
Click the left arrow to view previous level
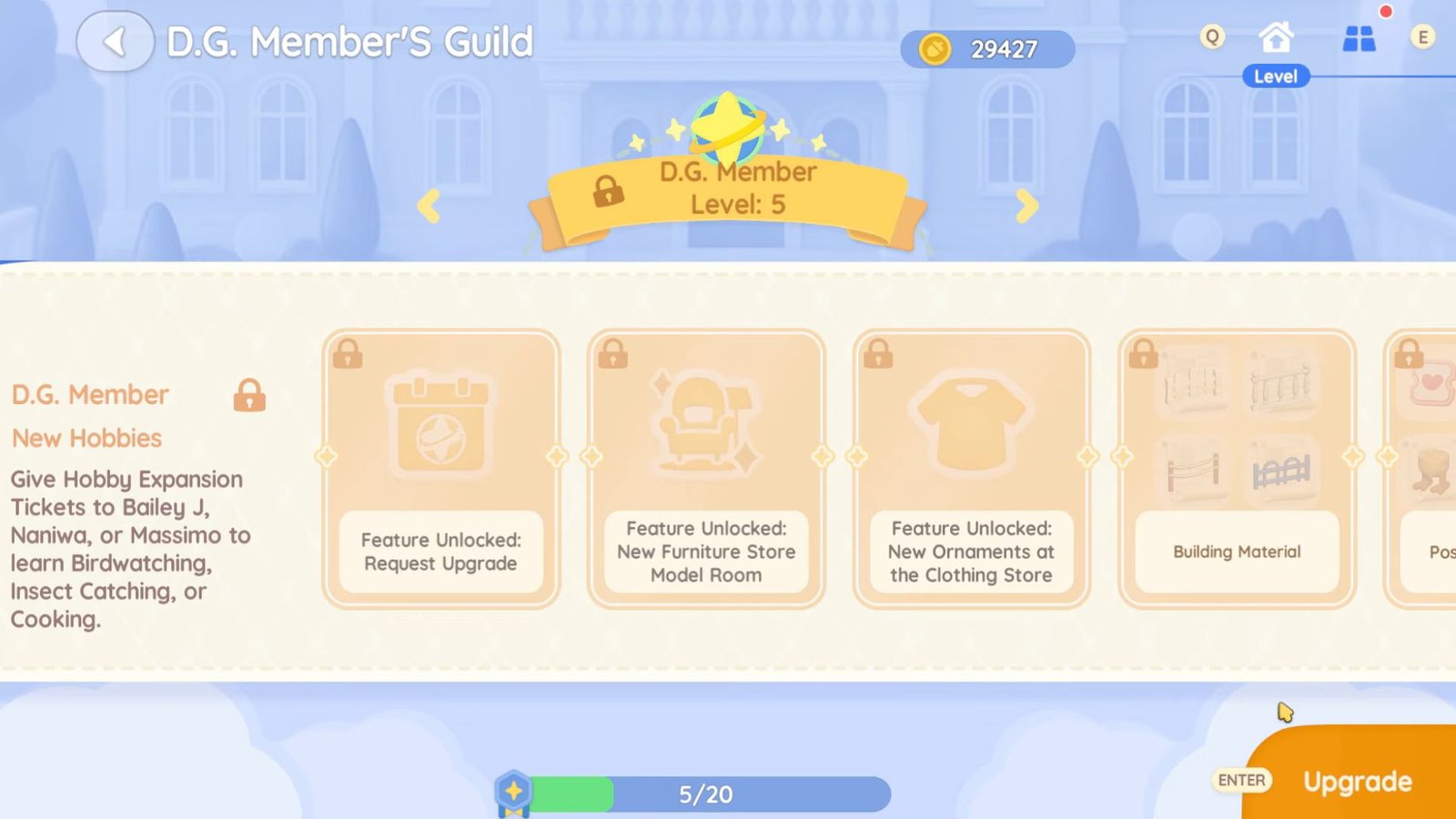[429, 207]
